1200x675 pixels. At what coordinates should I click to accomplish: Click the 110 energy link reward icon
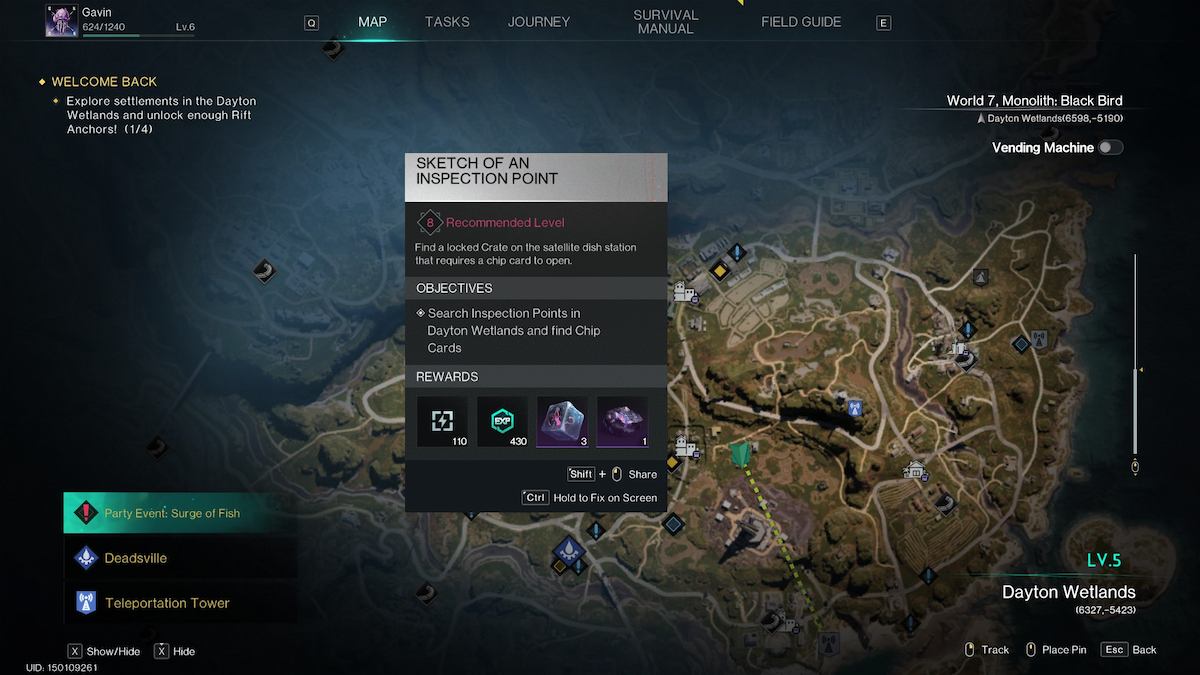pyautogui.click(x=442, y=422)
